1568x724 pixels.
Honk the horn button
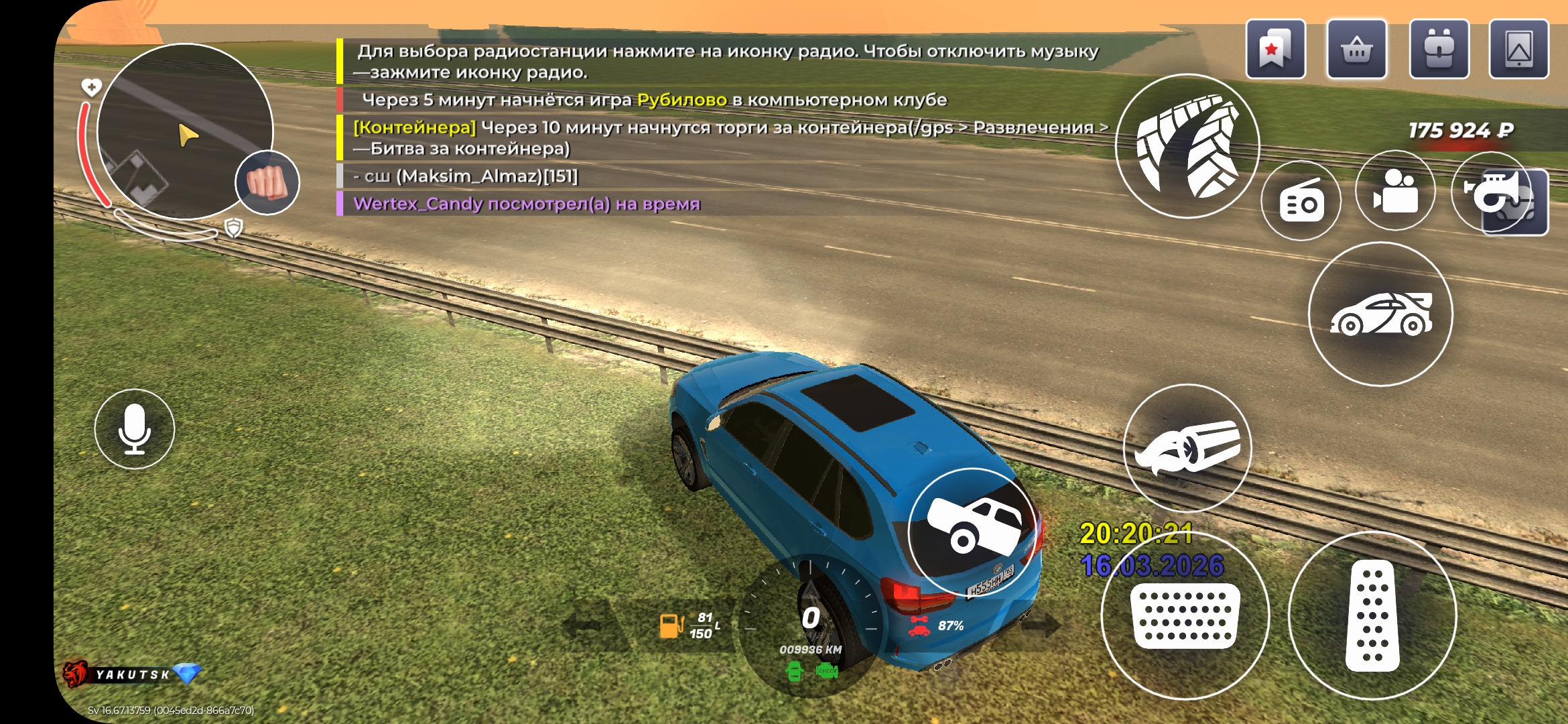pos(1492,191)
